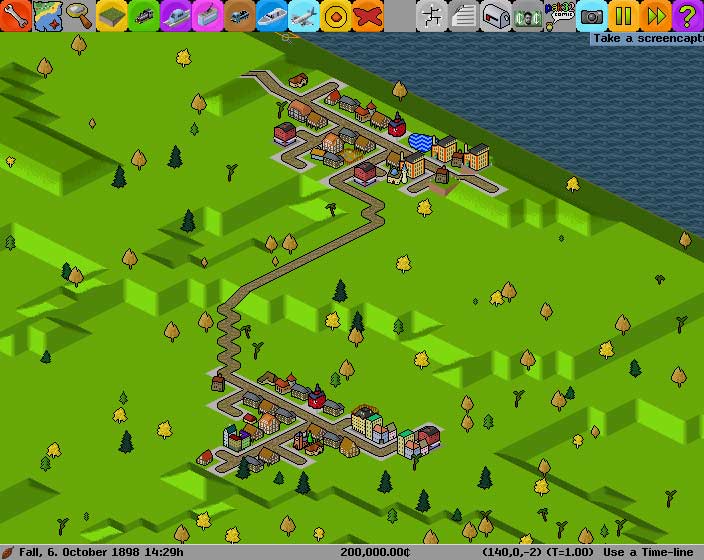The image size is (704, 560).
Task: Open the monorail building tools
Action: point(175,15)
